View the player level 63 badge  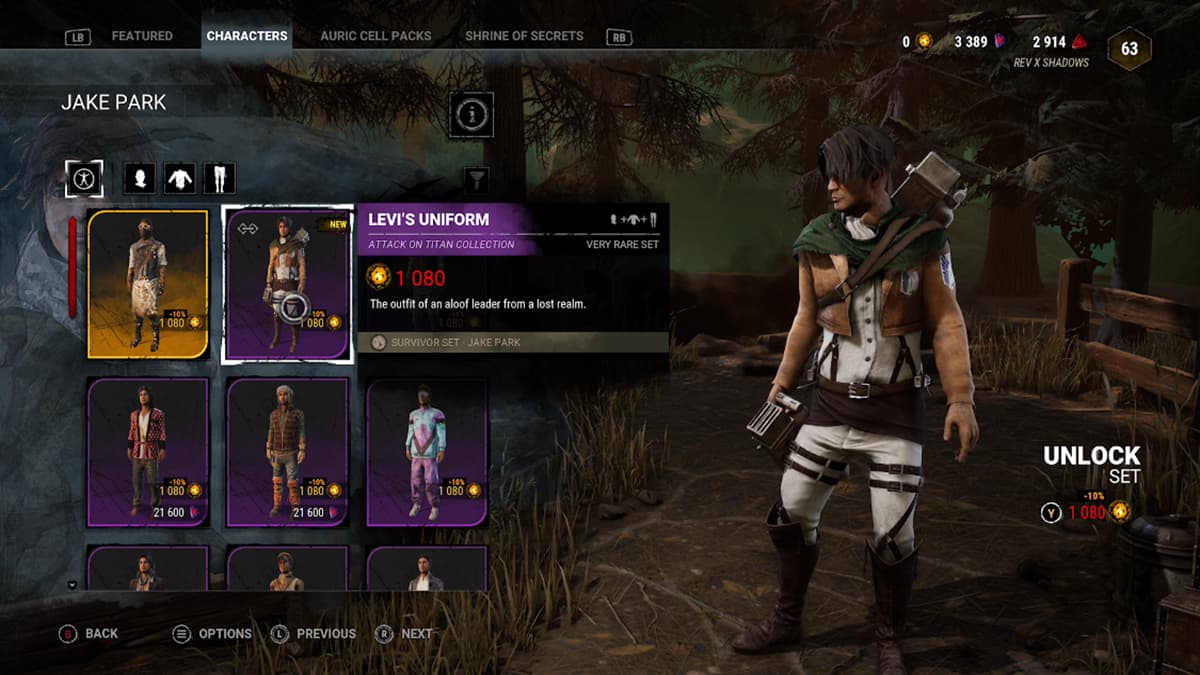(1129, 48)
